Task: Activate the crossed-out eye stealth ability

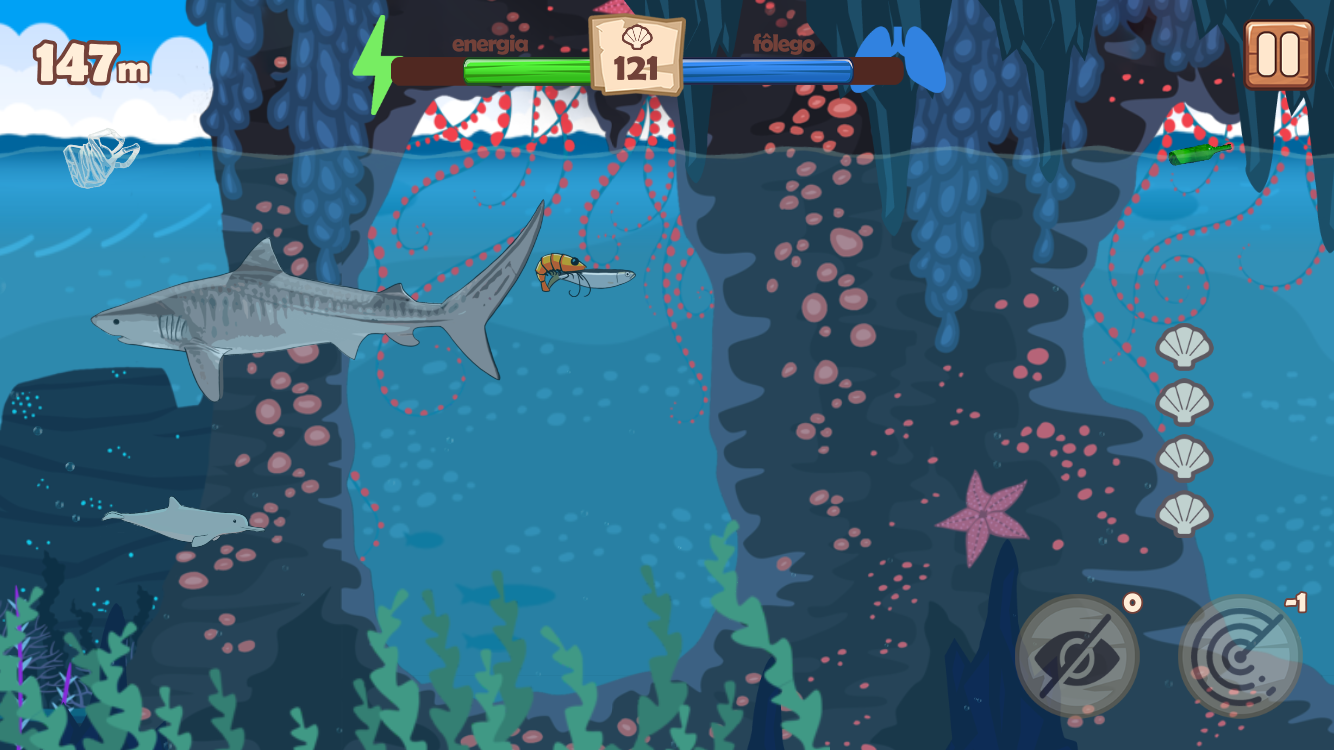Action: [x=1077, y=656]
